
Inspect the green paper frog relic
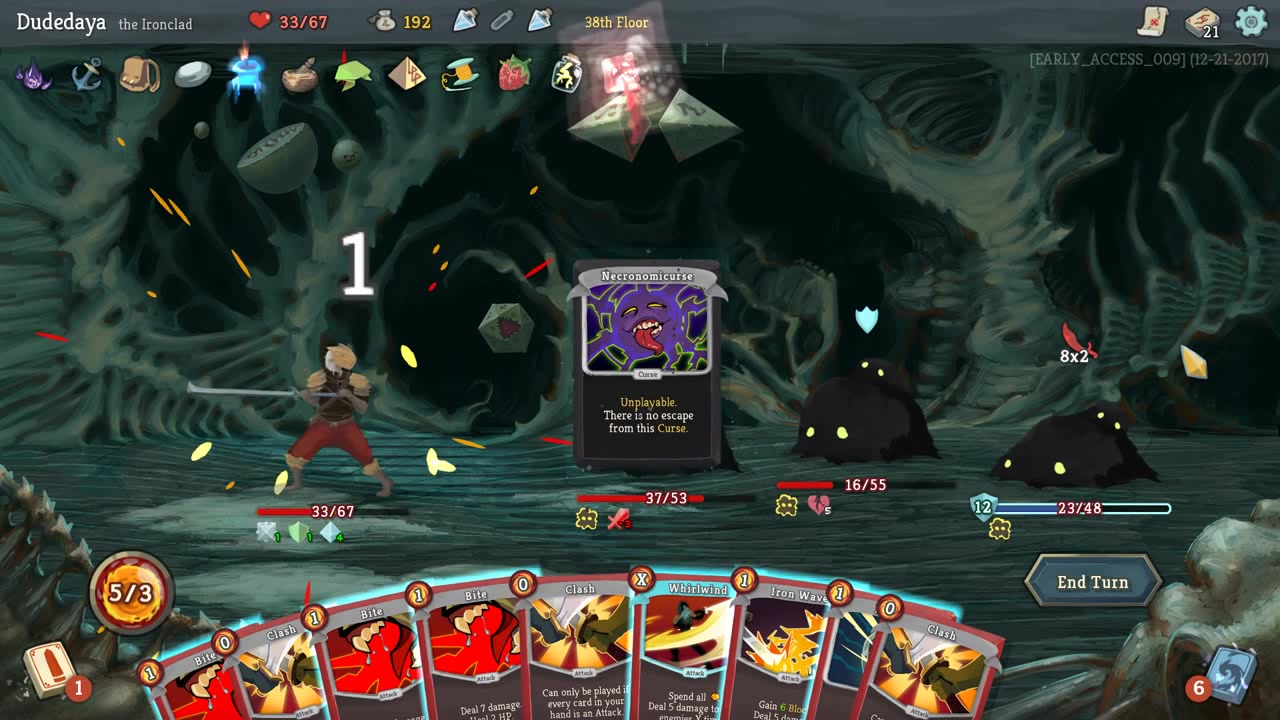point(352,74)
